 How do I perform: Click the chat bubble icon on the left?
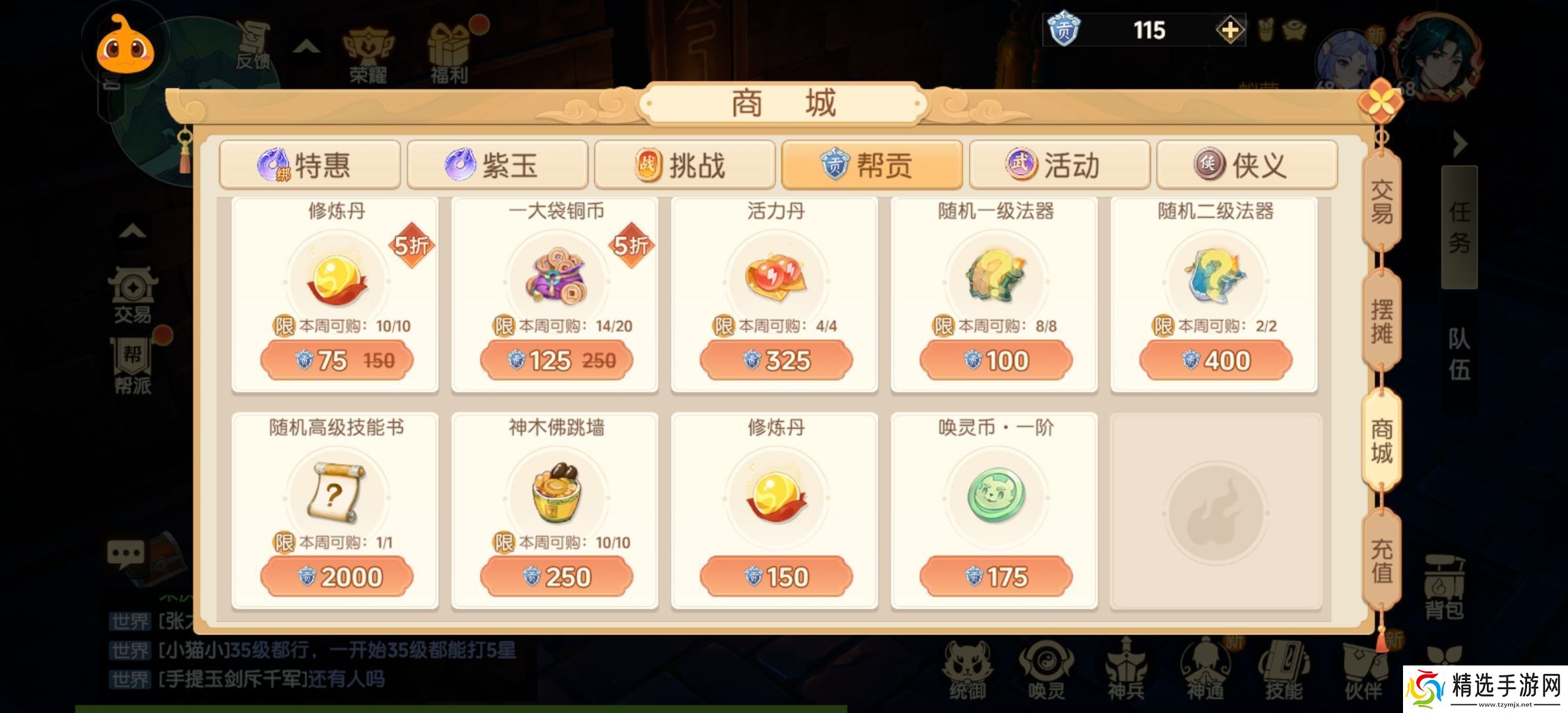[125, 555]
